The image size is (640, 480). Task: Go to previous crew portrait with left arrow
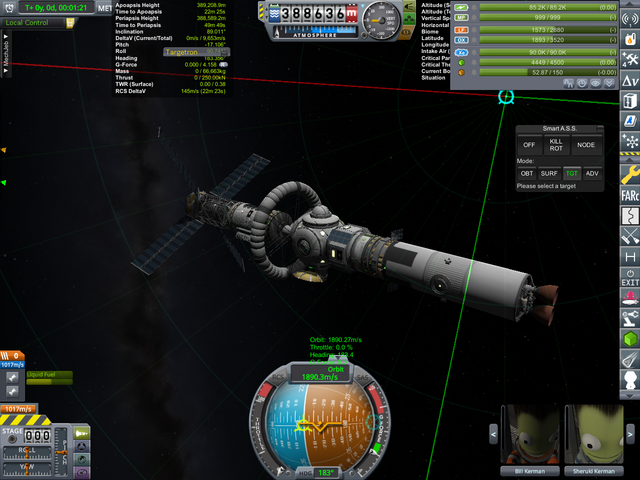[492, 435]
